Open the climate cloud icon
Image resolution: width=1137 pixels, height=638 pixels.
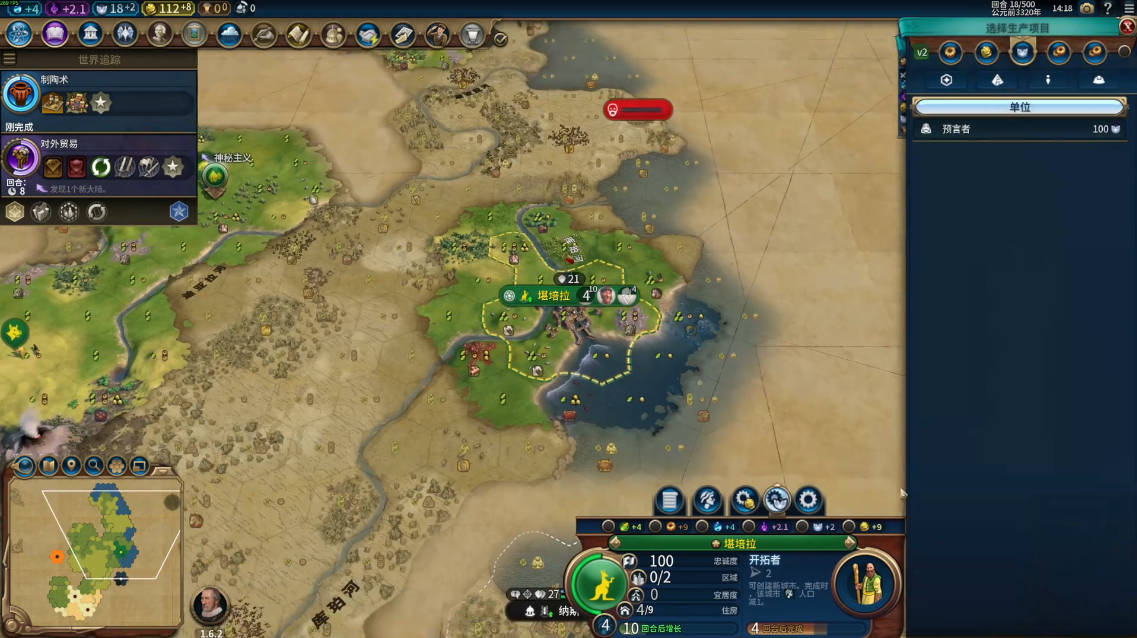click(x=229, y=35)
